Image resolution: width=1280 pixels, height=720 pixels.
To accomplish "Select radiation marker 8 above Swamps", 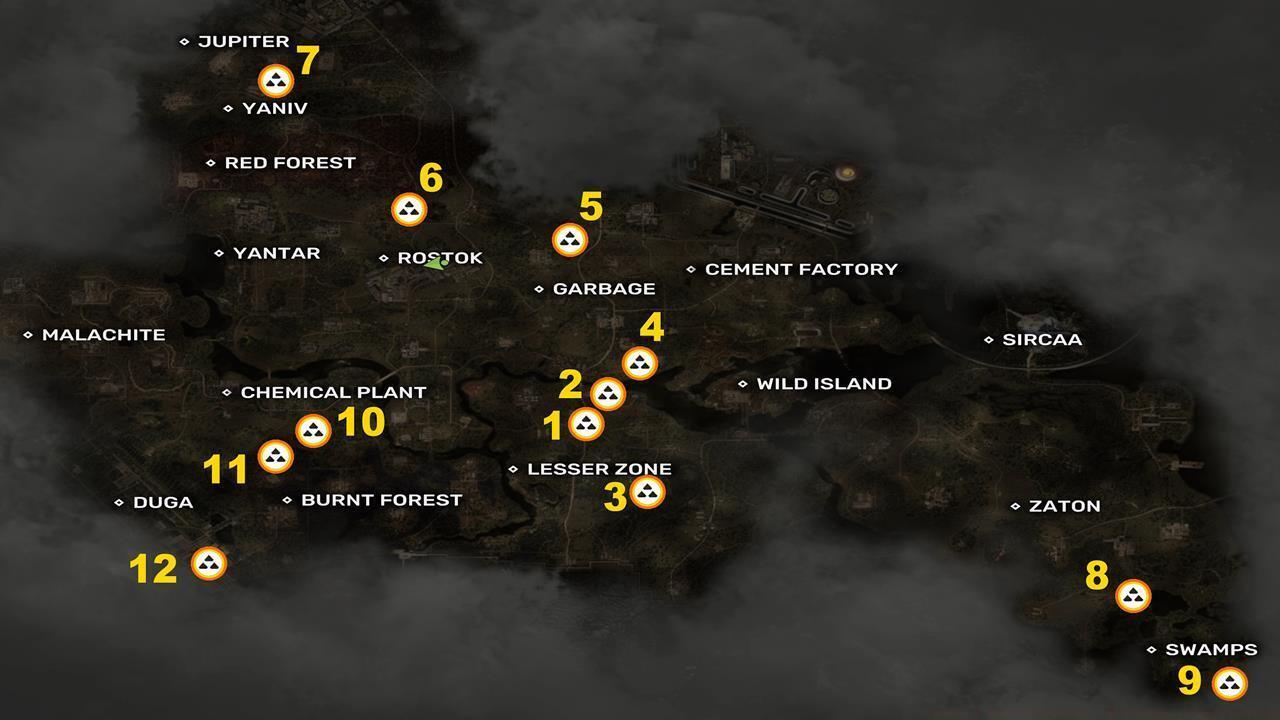I will pos(1133,597).
